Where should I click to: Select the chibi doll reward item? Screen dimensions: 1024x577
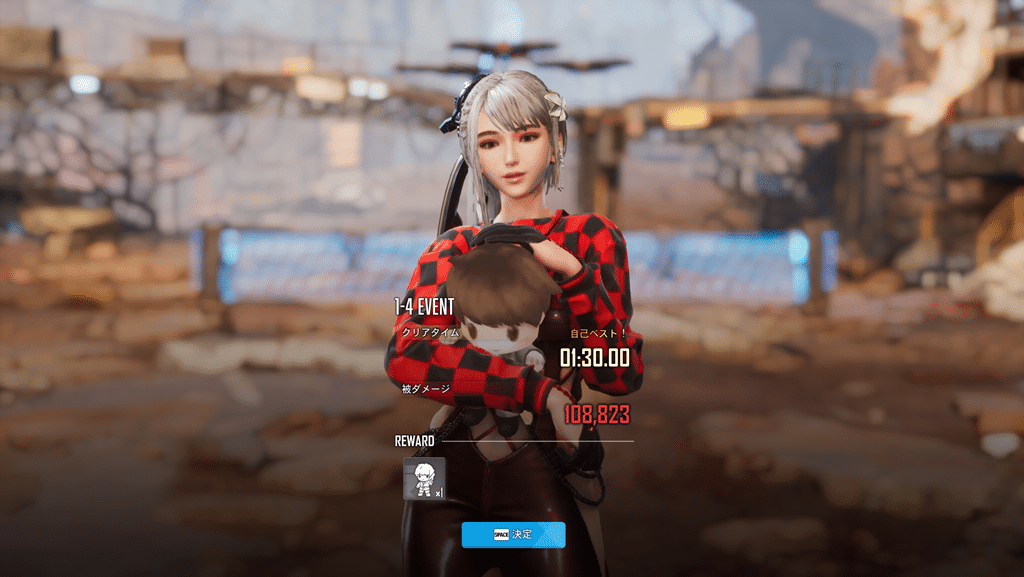423,478
